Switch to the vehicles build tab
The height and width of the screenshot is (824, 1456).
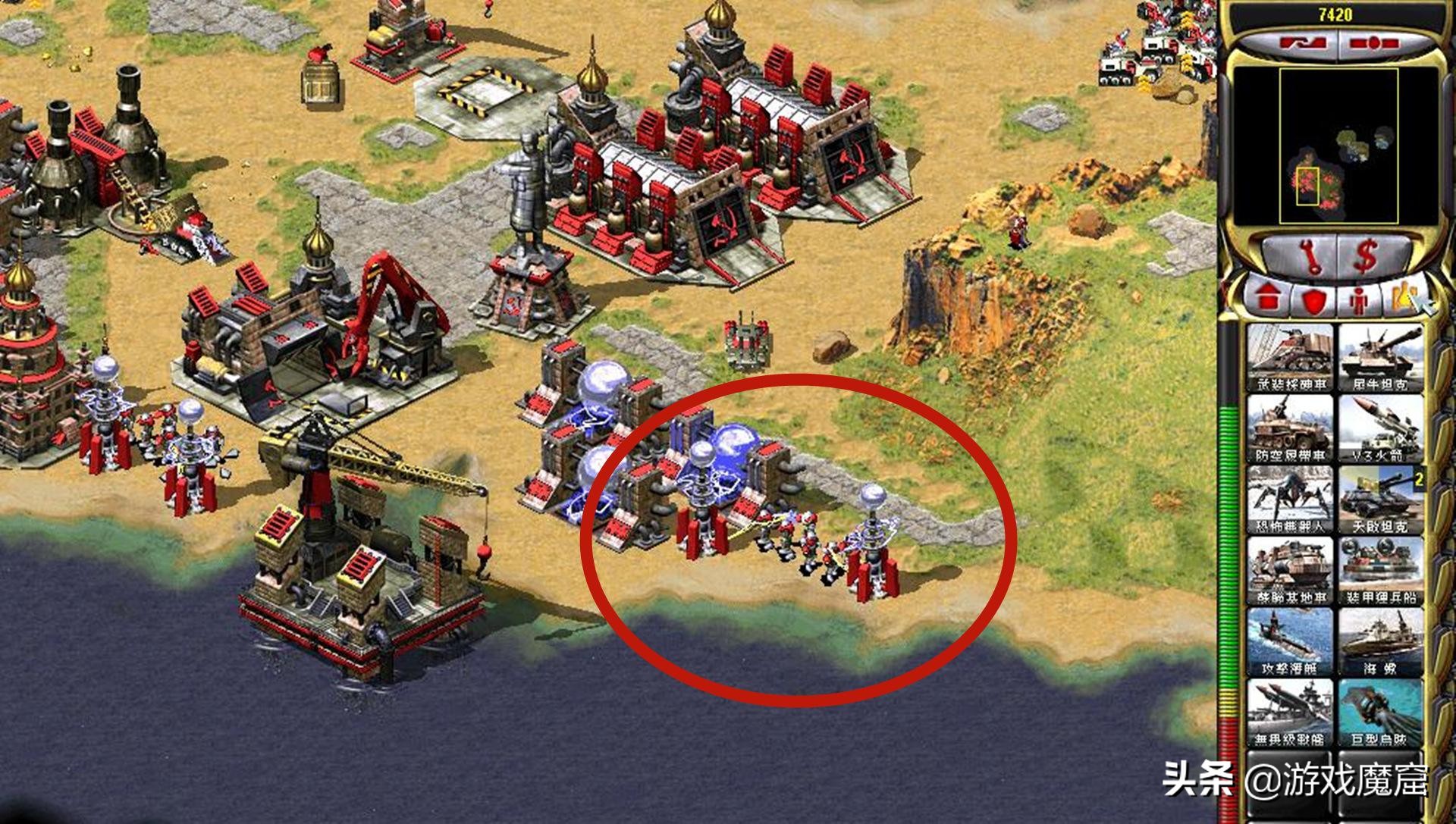1403,298
